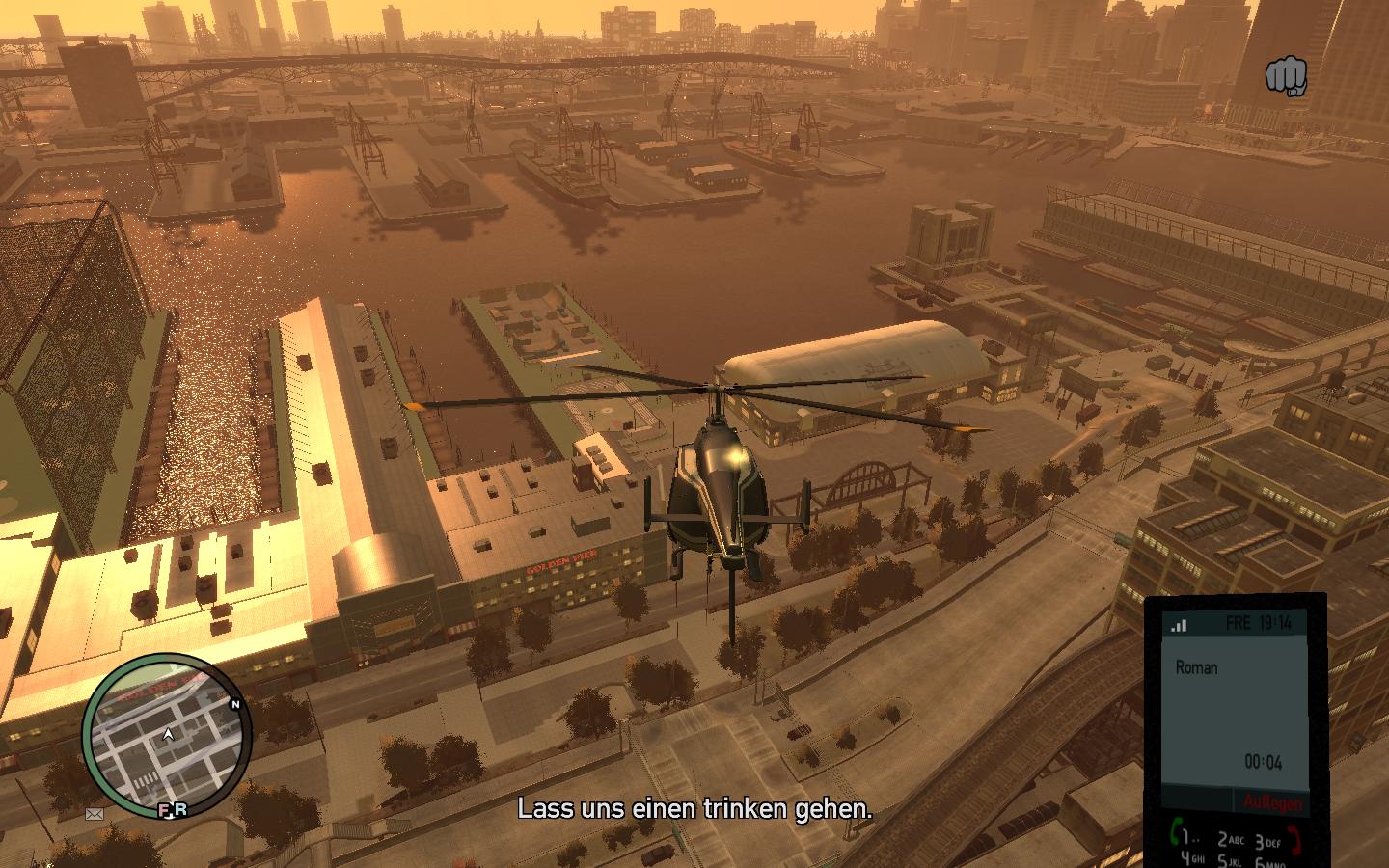Select the pink F blip on the minimap

(164, 810)
